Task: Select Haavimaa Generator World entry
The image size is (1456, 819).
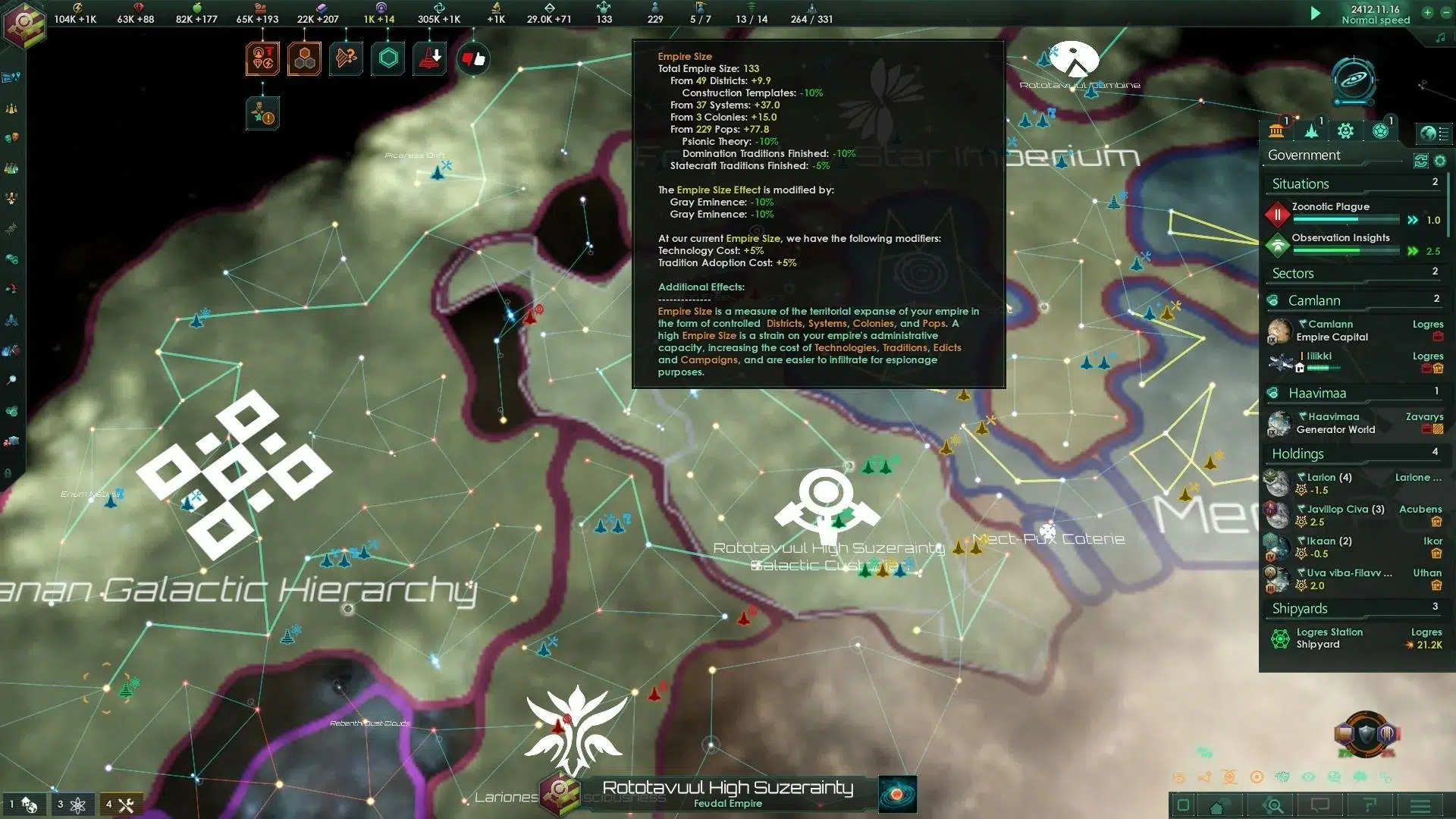Action: pyautogui.click(x=1335, y=423)
